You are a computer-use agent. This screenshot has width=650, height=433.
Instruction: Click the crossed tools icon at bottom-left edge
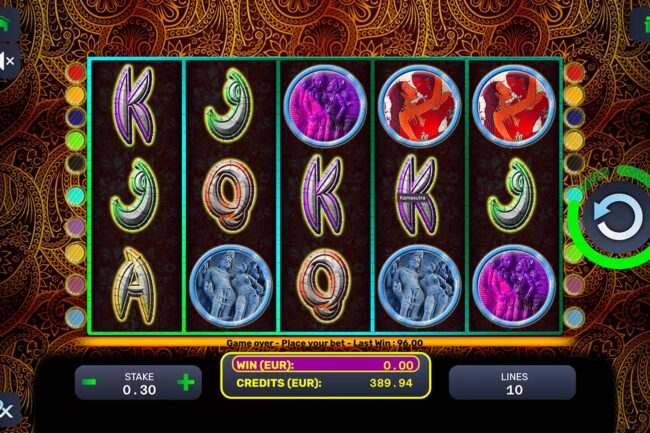pyautogui.click(x=7, y=408)
